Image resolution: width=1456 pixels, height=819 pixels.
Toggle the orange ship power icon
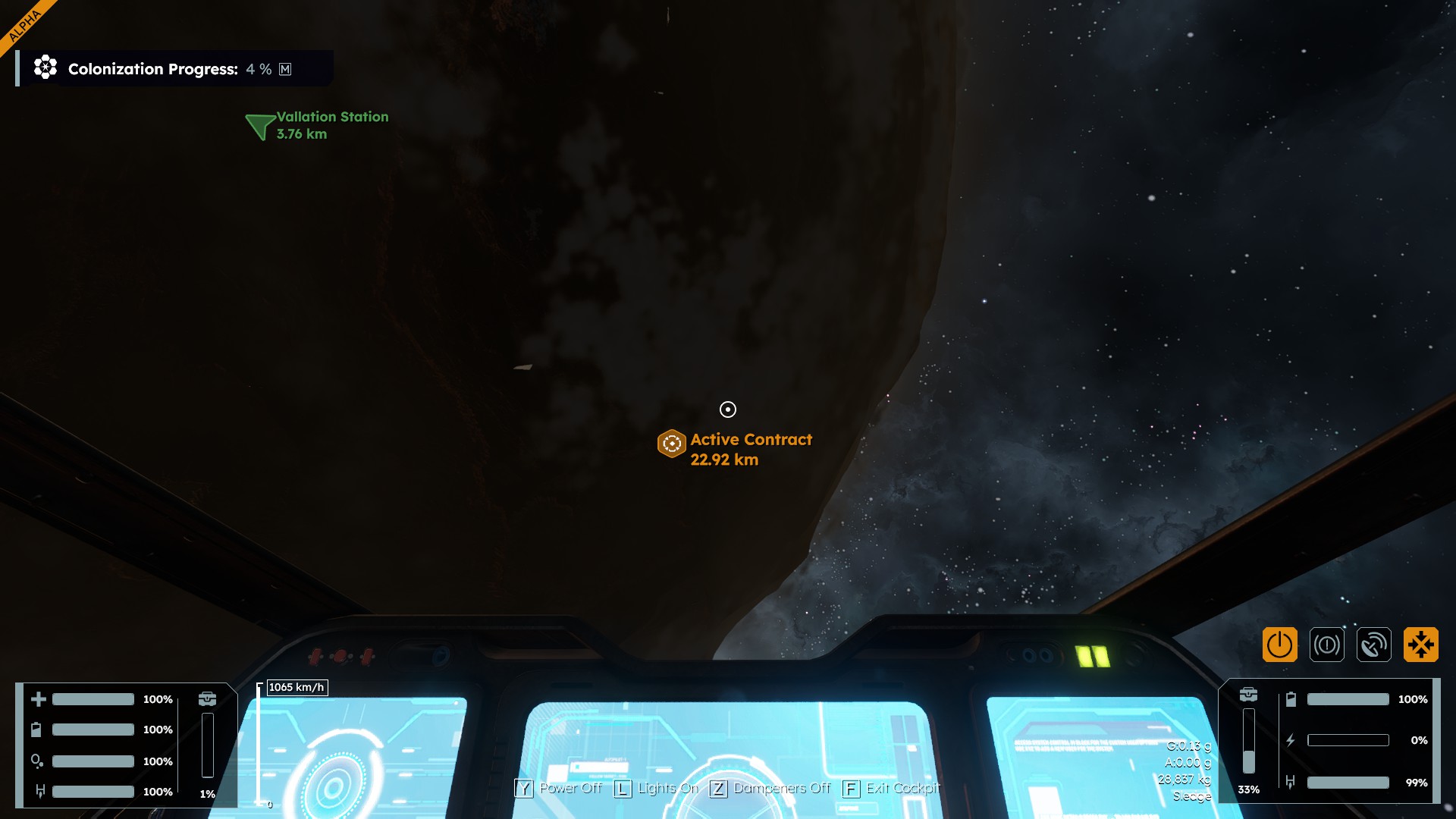(x=1279, y=645)
